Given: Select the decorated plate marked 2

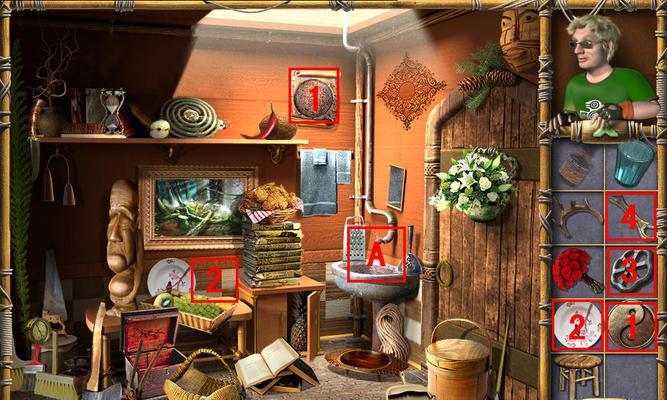Looking at the screenshot, I should point(577,324).
